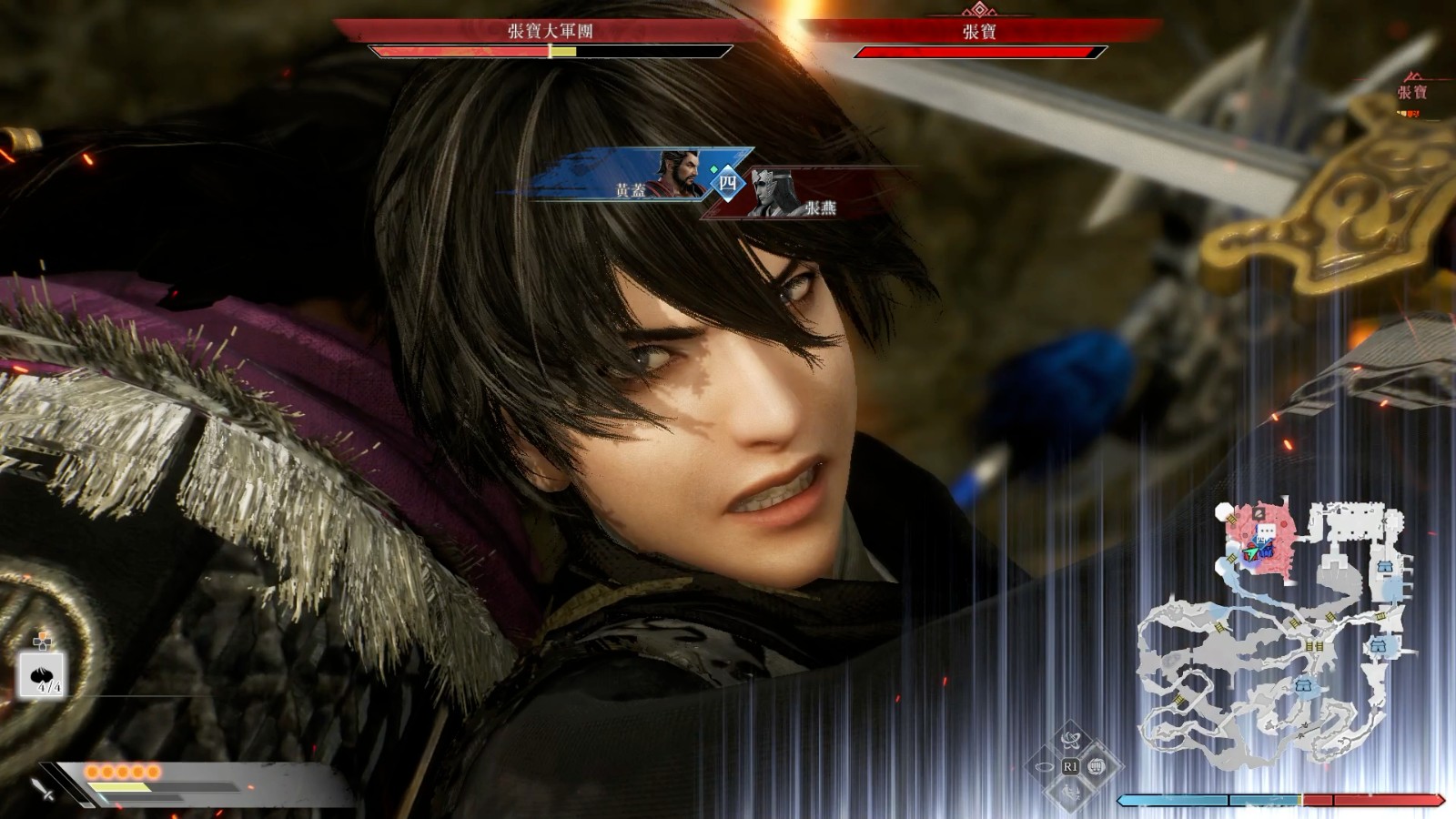Select the green player arrow on minimap
The height and width of the screenshot is (819, 1456).
click(1251, 552)
